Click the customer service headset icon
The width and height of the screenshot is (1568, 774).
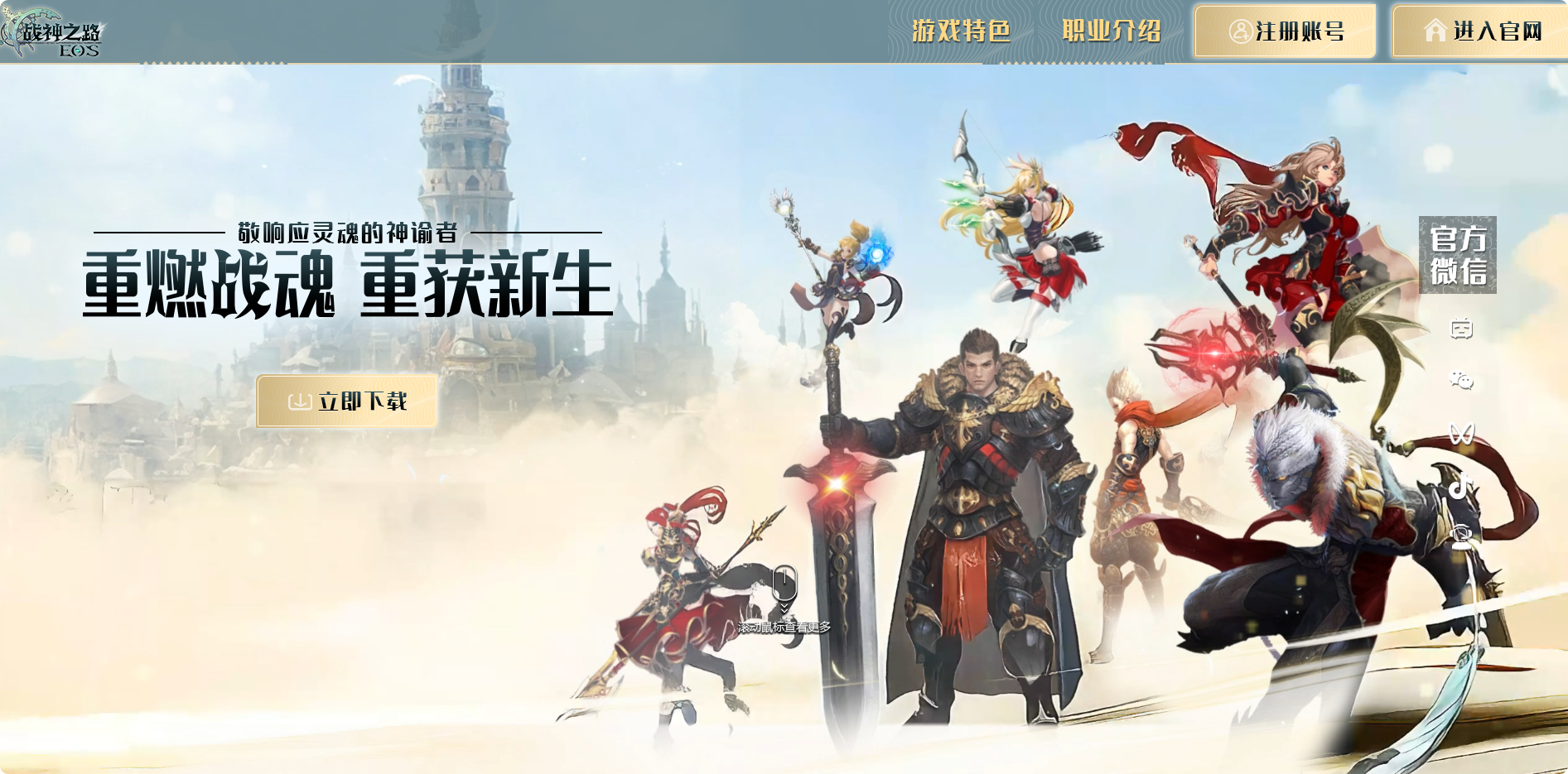tap(1463, 535)
